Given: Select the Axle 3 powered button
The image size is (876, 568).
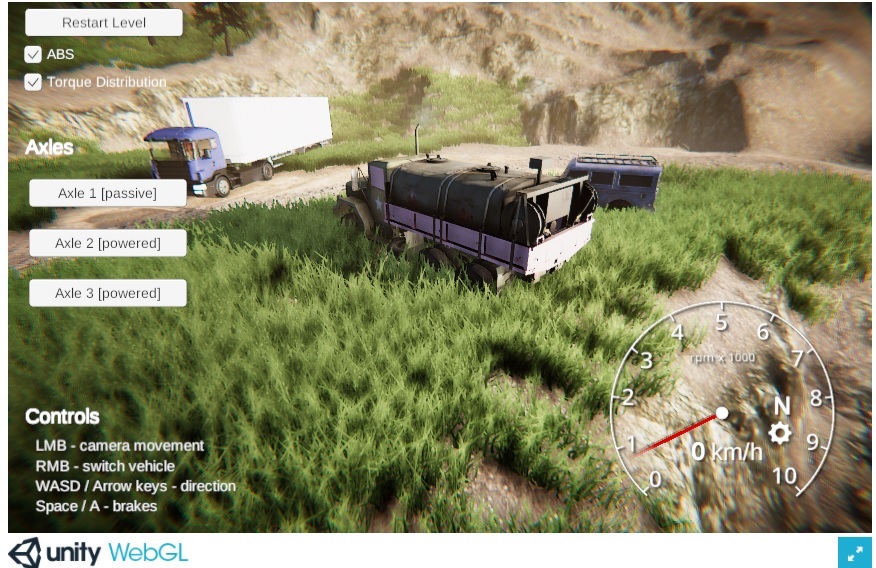Looking at the screenshot, I should pos(107,293).
